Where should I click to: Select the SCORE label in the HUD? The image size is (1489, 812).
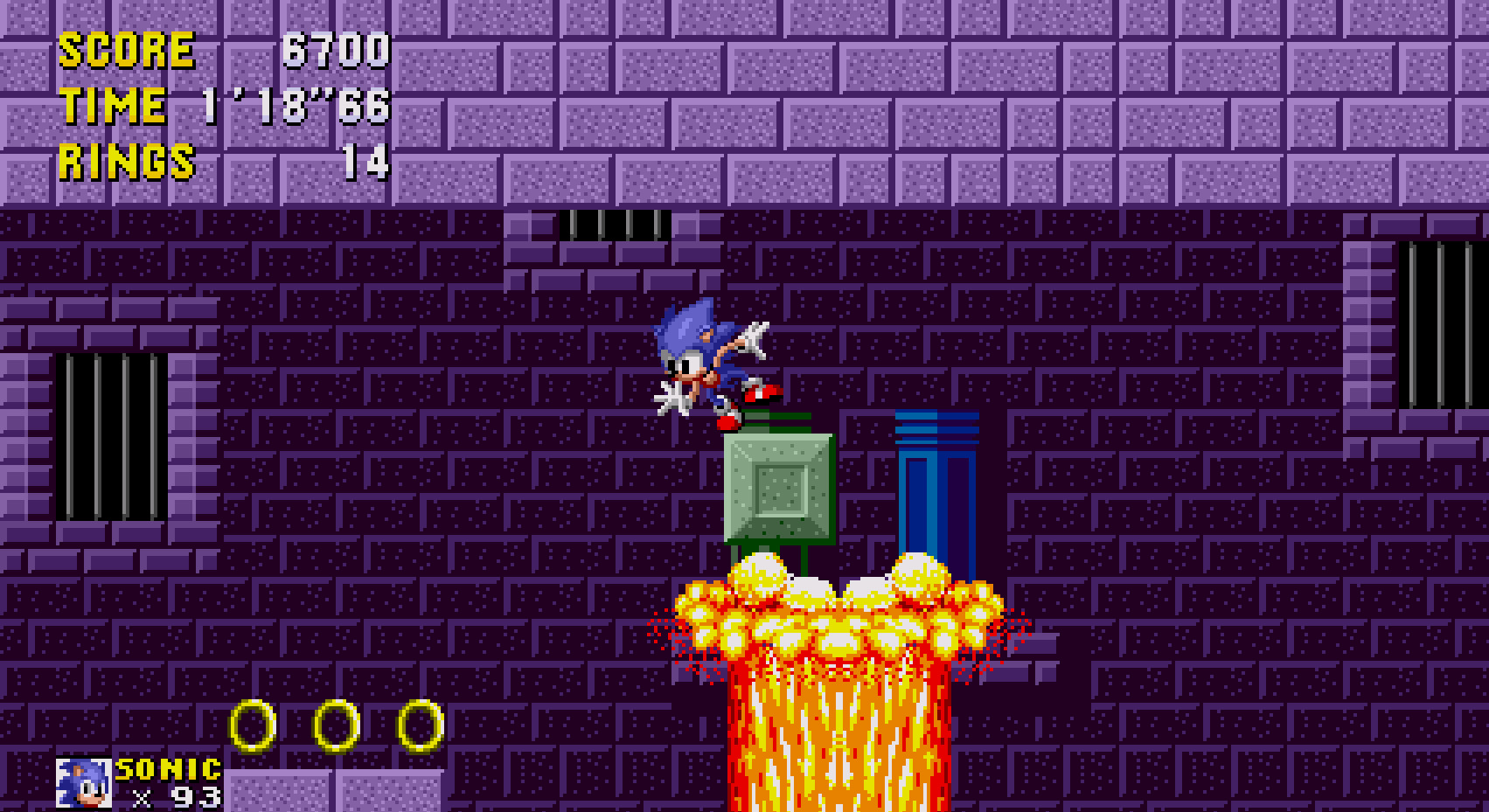pyautogui.click(x=127, y=51)
